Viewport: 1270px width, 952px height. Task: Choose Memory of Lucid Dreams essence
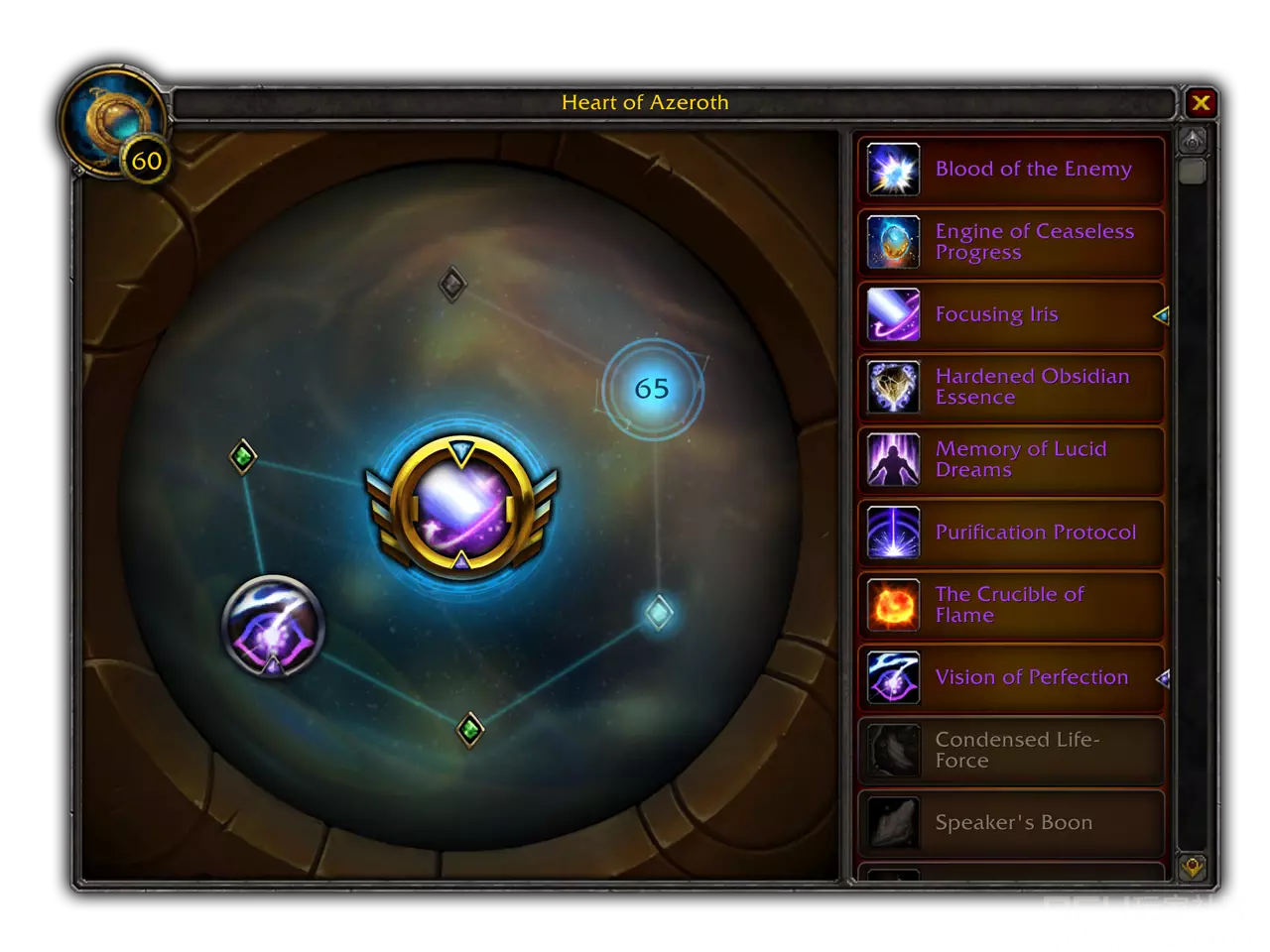tap(1010, 459)
